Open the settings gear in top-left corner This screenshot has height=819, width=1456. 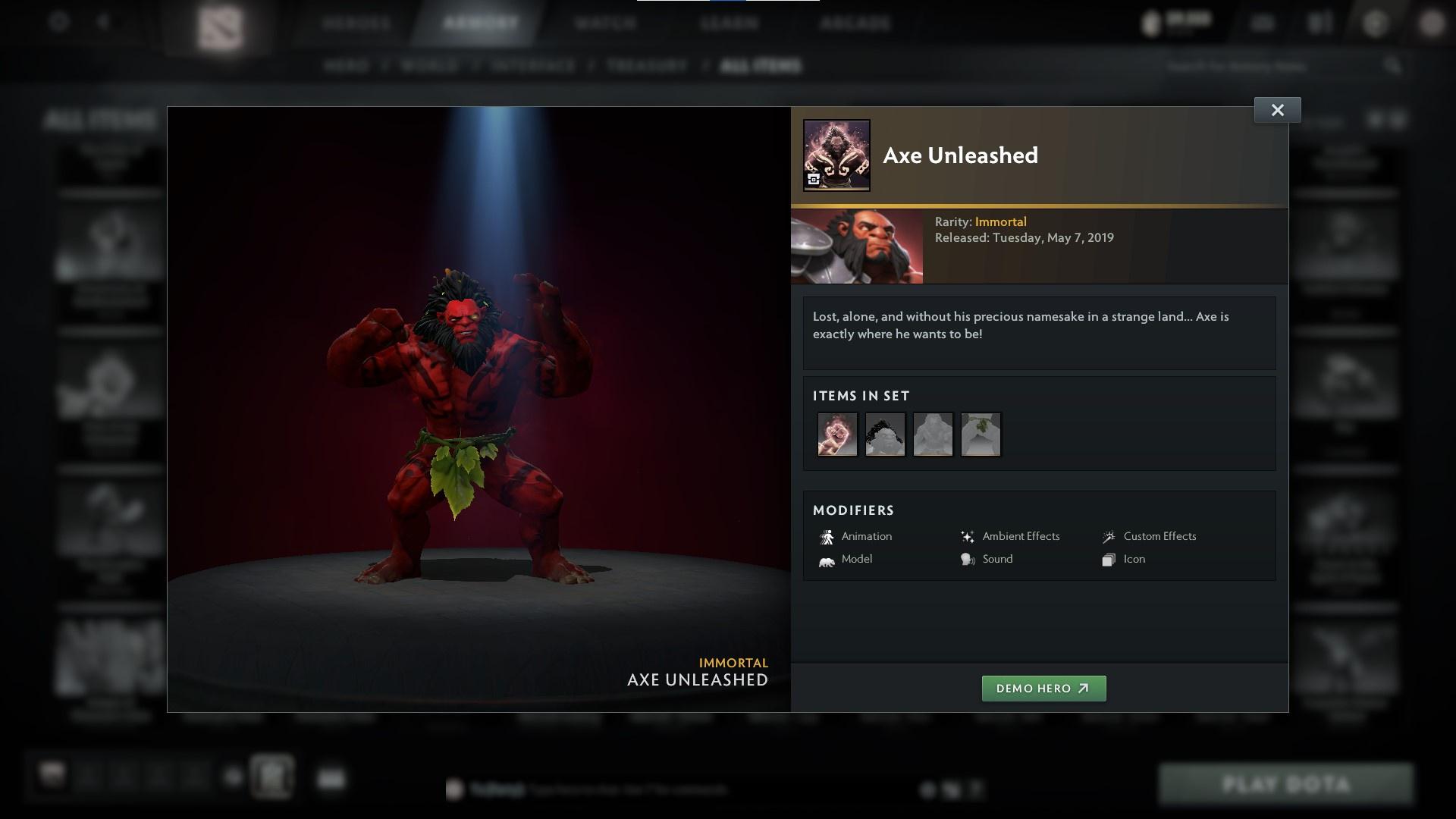(58, 23)
